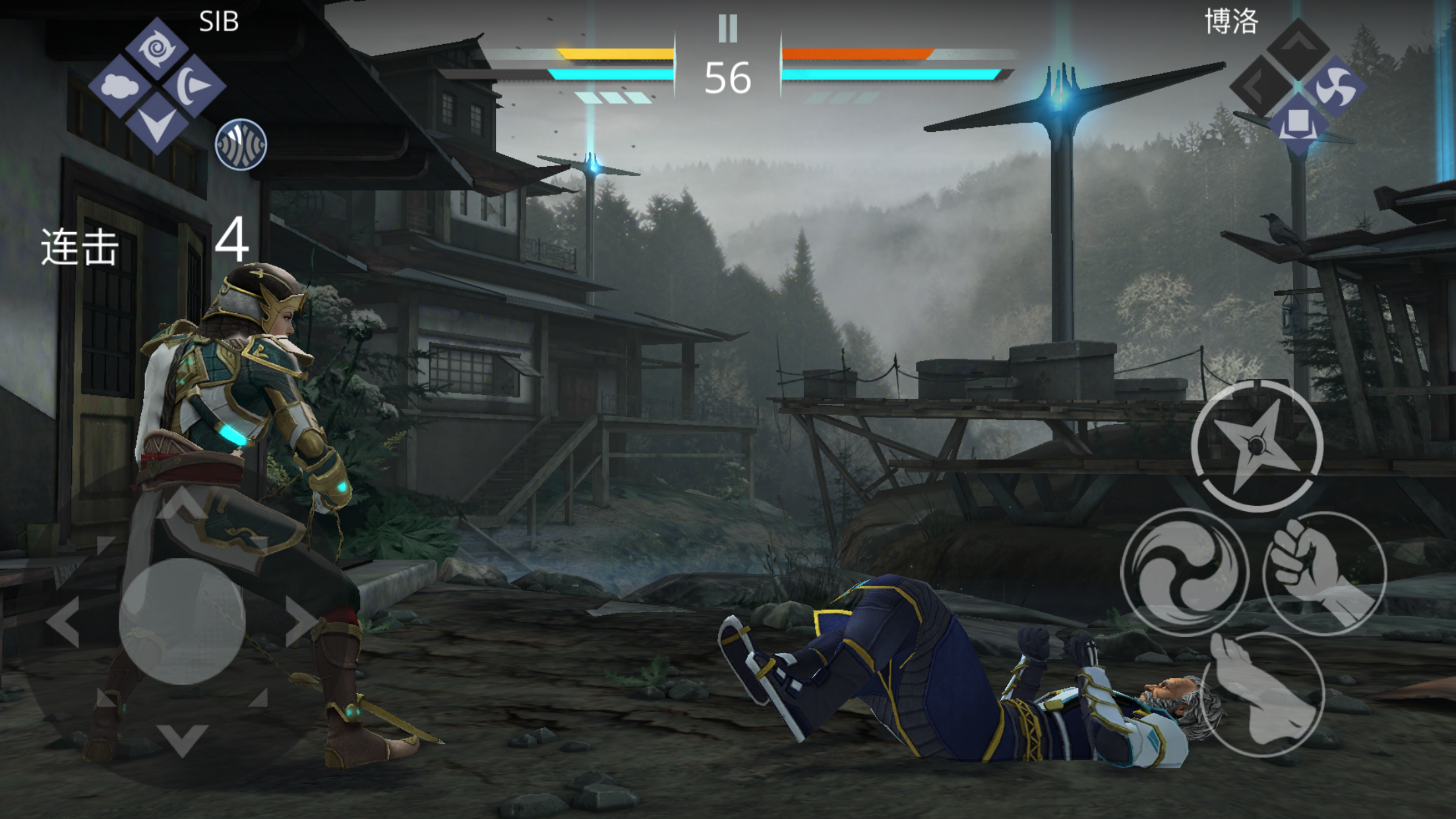Throw a shuriken with the ranged attack button

1257,446
